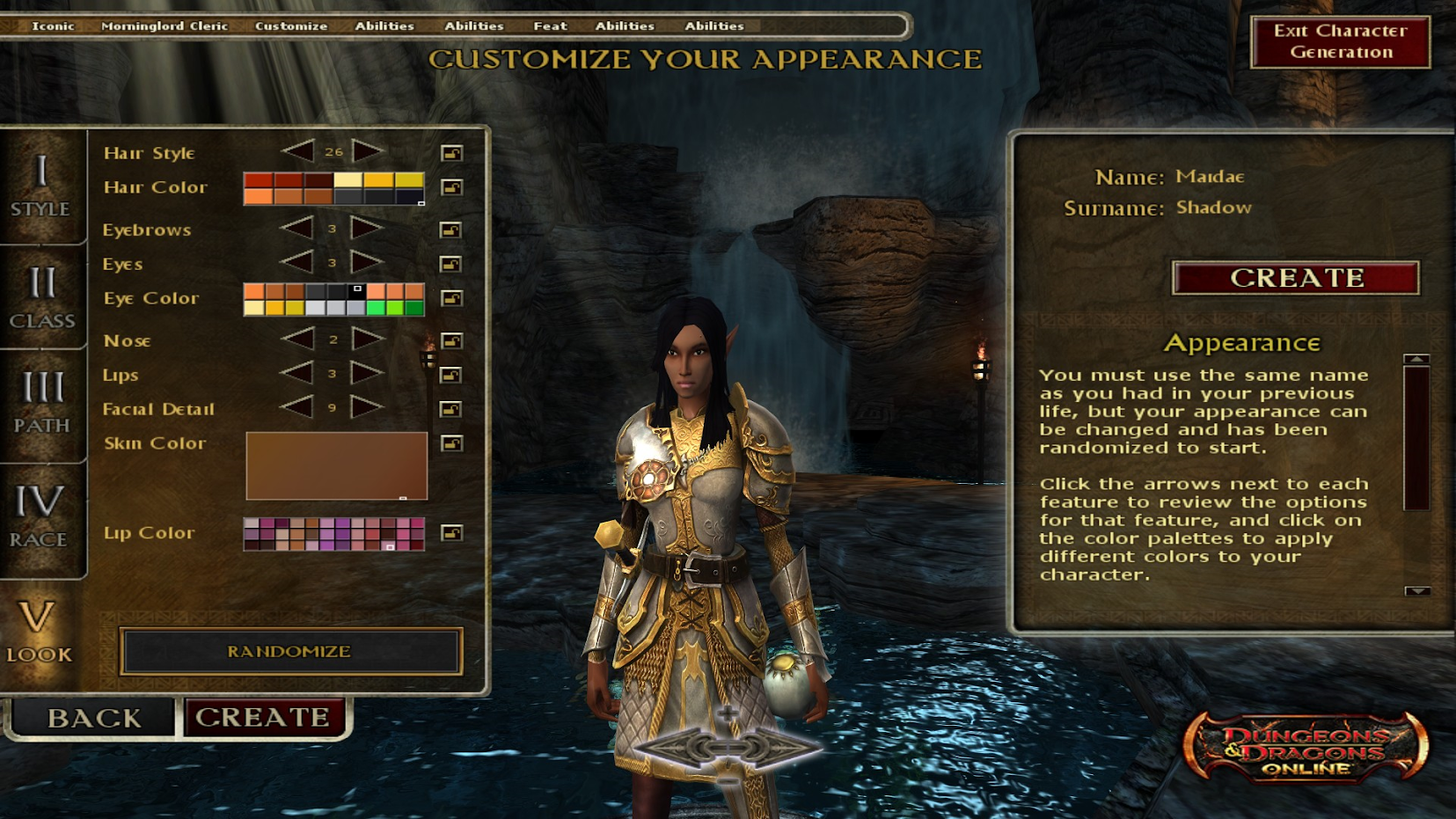Open the Class step tab
1456x819 pixels.
coord(41,298)
